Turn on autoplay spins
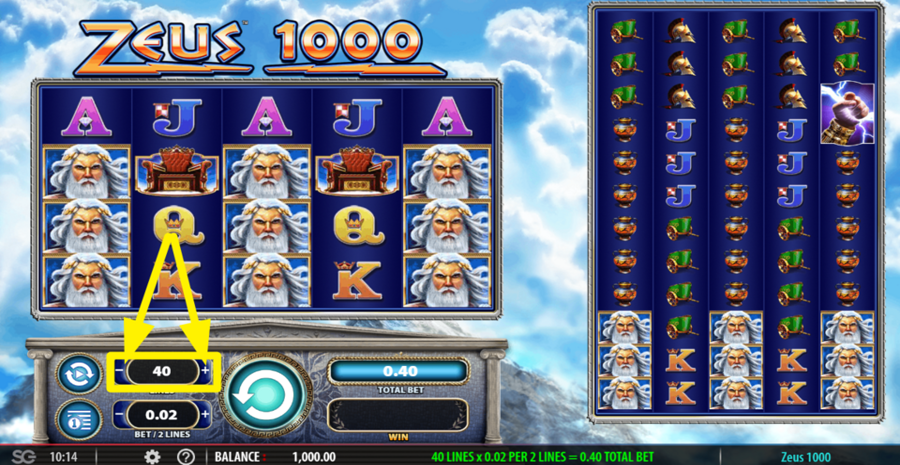The image size is (900, 465). point(78,372)
